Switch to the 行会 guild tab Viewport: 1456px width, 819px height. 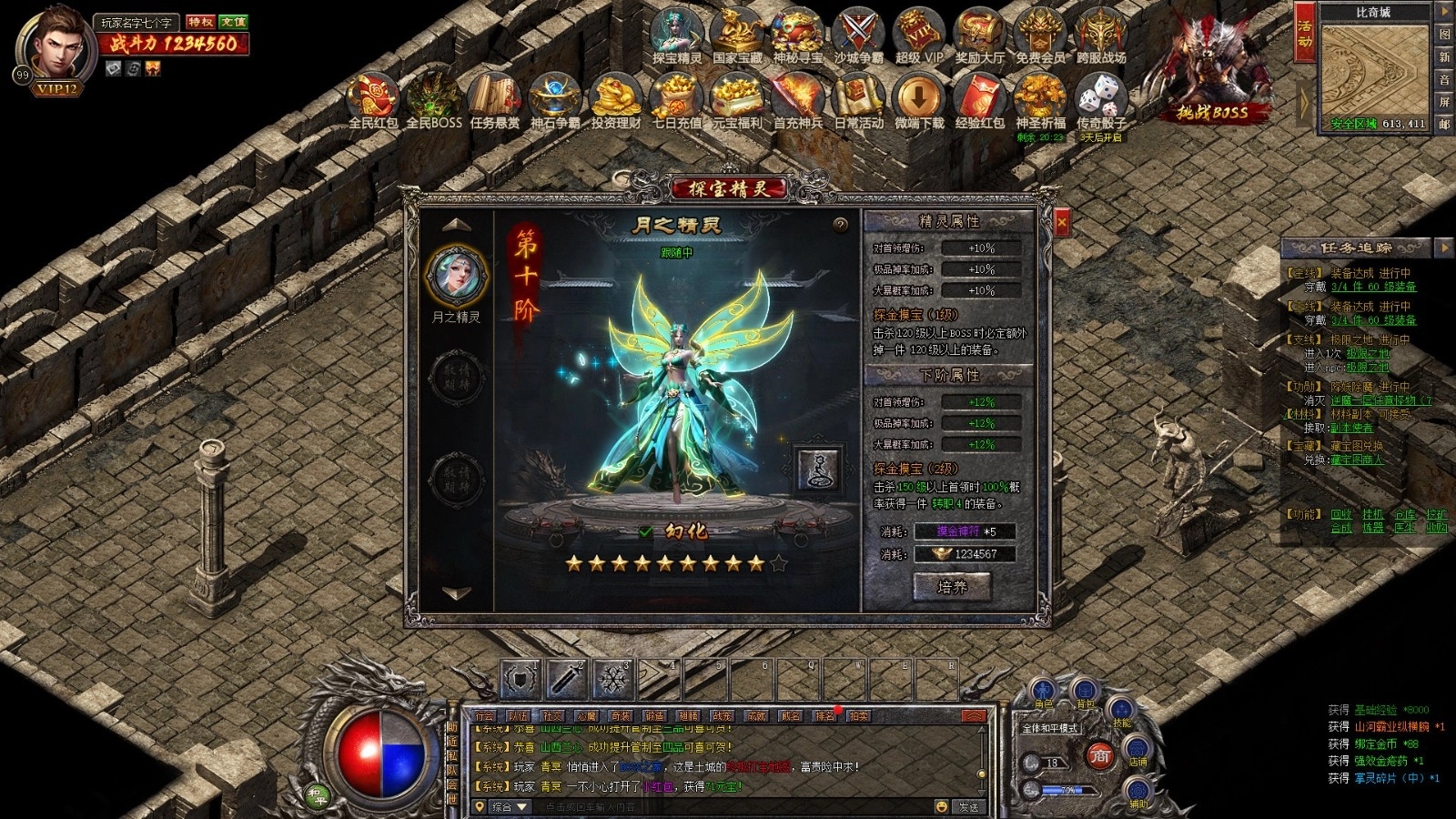(485, 716)
